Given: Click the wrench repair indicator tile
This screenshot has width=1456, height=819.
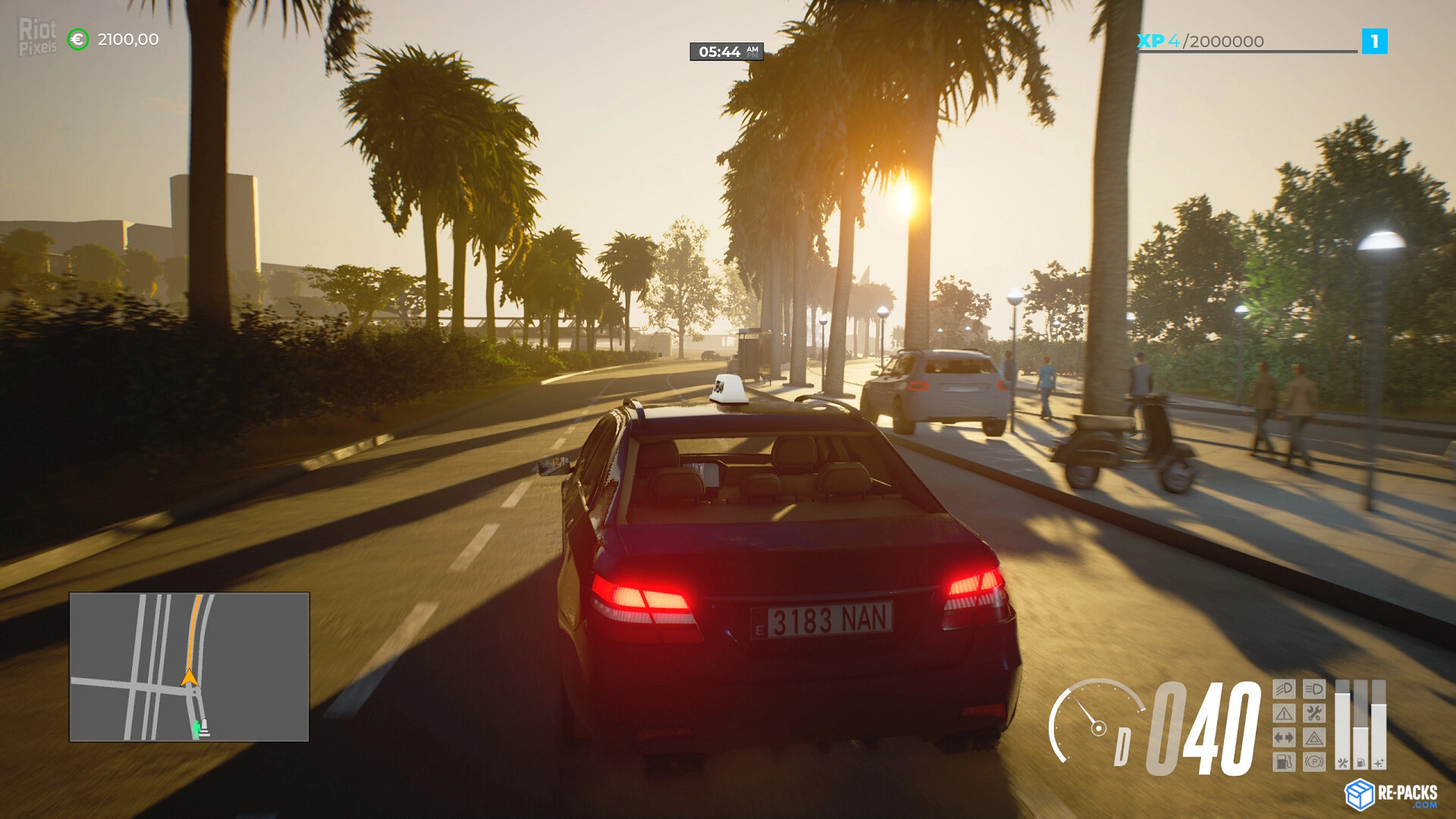Looking at the screenshot, I should [x=1314, y=714].
